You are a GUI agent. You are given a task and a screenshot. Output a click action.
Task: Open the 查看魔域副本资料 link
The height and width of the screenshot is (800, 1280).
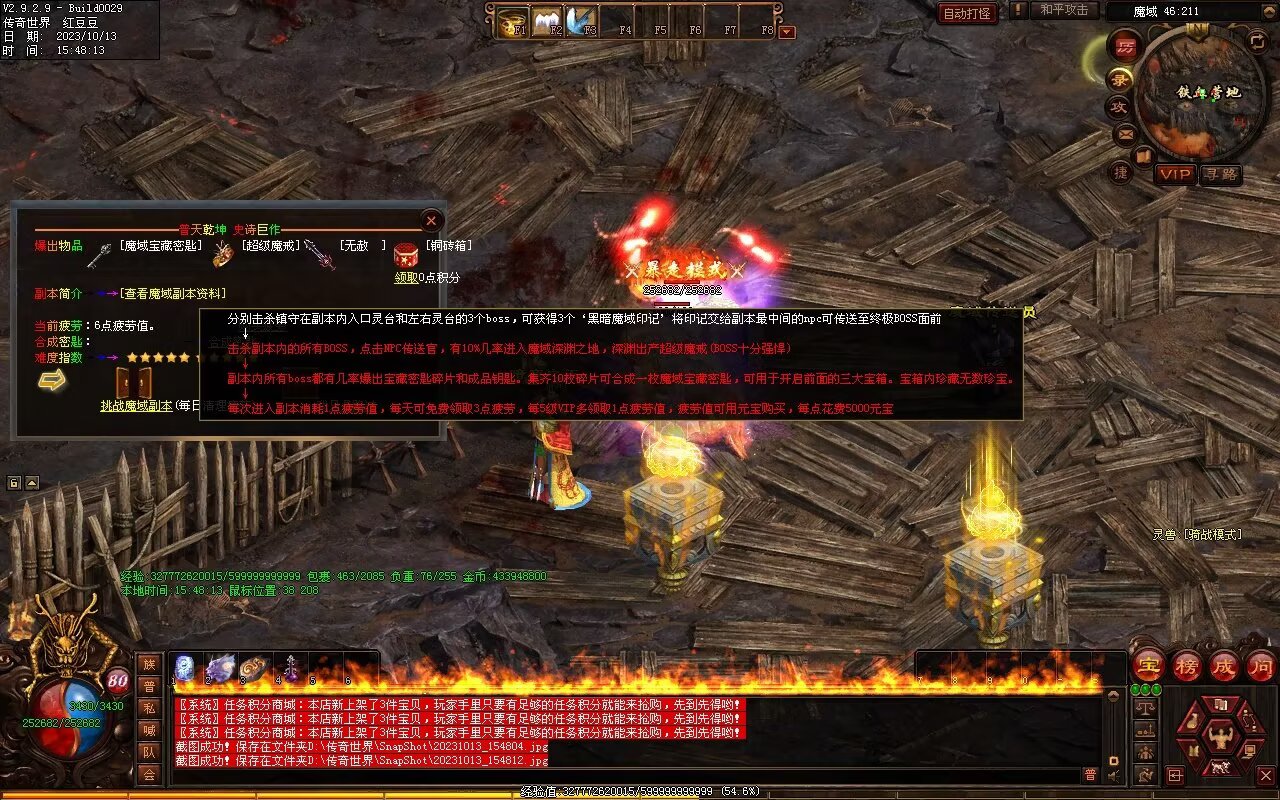(172, 293)
